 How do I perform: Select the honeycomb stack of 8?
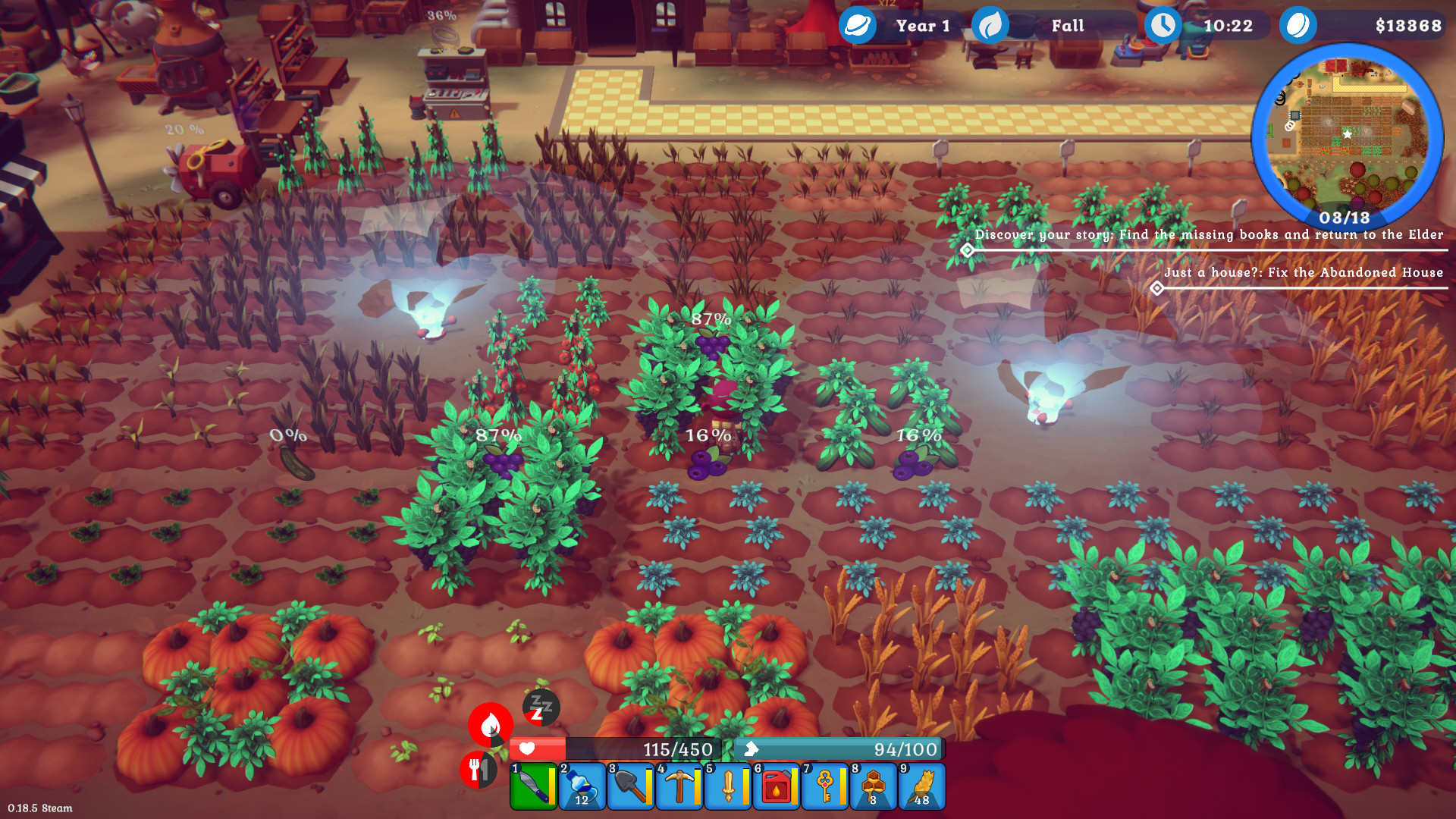(x=872, y=787)
